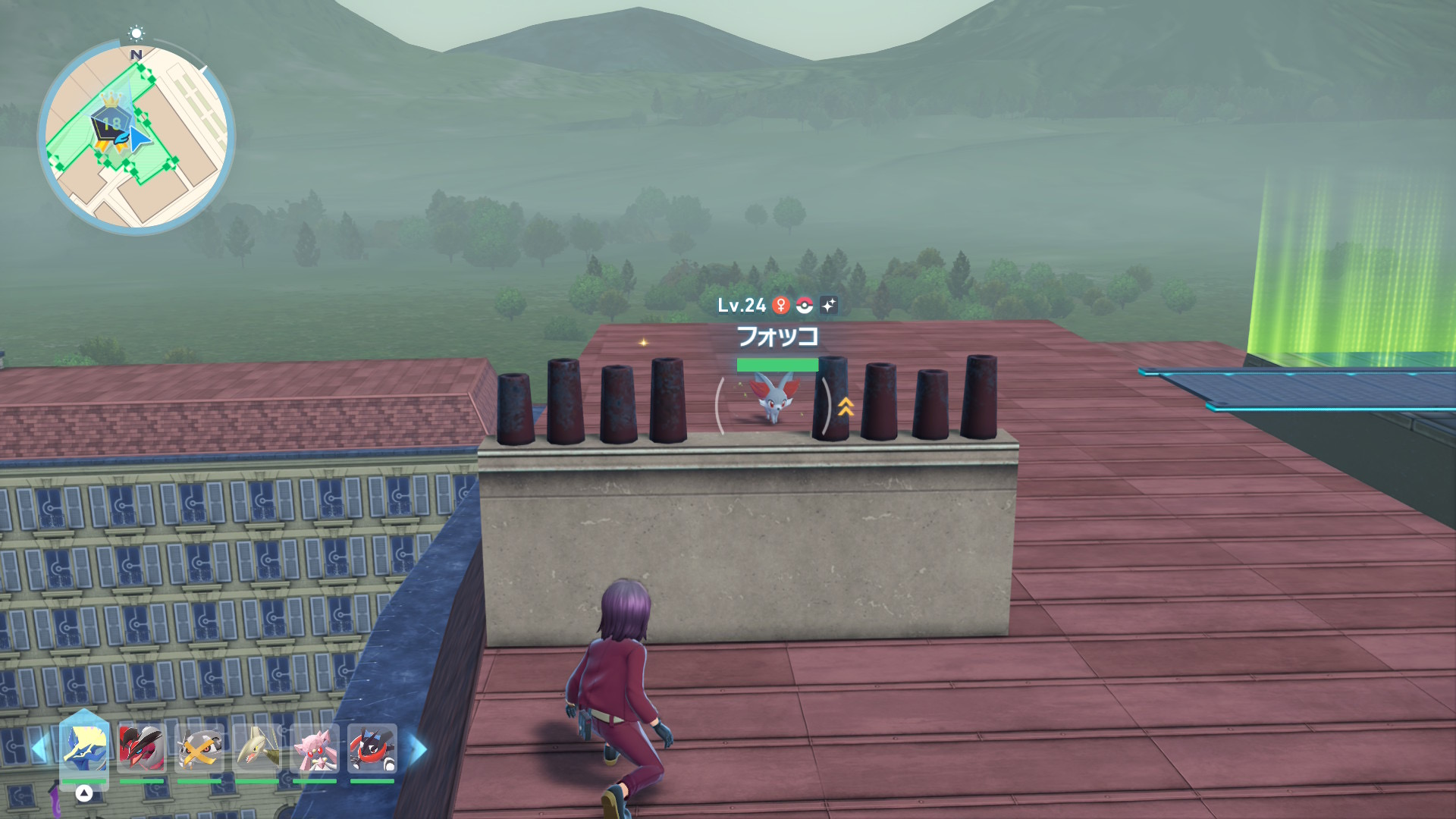Image resolution: width=1456 pixels, height=819 pixels.
Task: Select the blue and yellow Pokémon party slot
Action: coord(84,747)
